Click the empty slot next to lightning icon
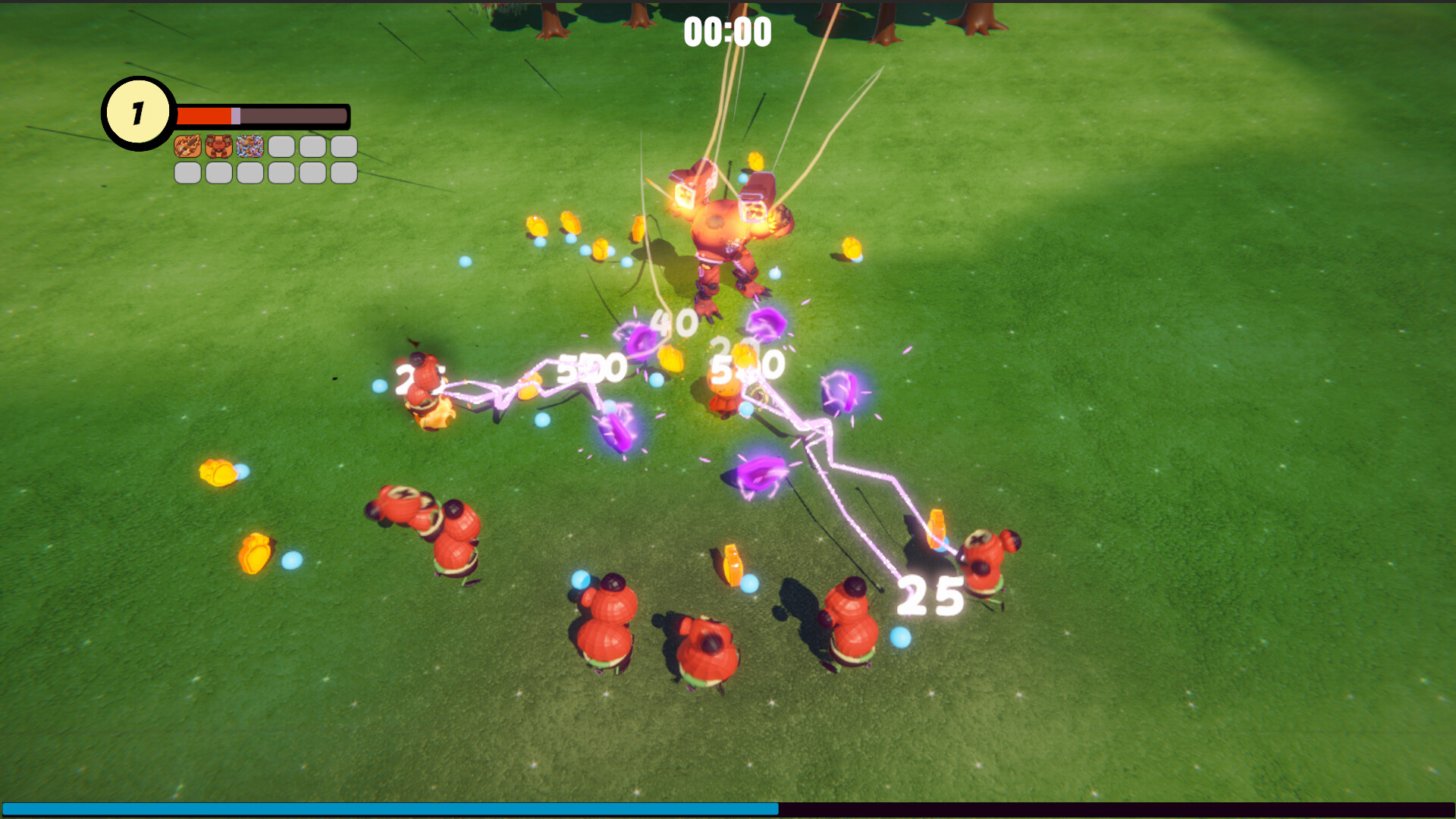Screen dimensions: 1456x819 point(280,146)
